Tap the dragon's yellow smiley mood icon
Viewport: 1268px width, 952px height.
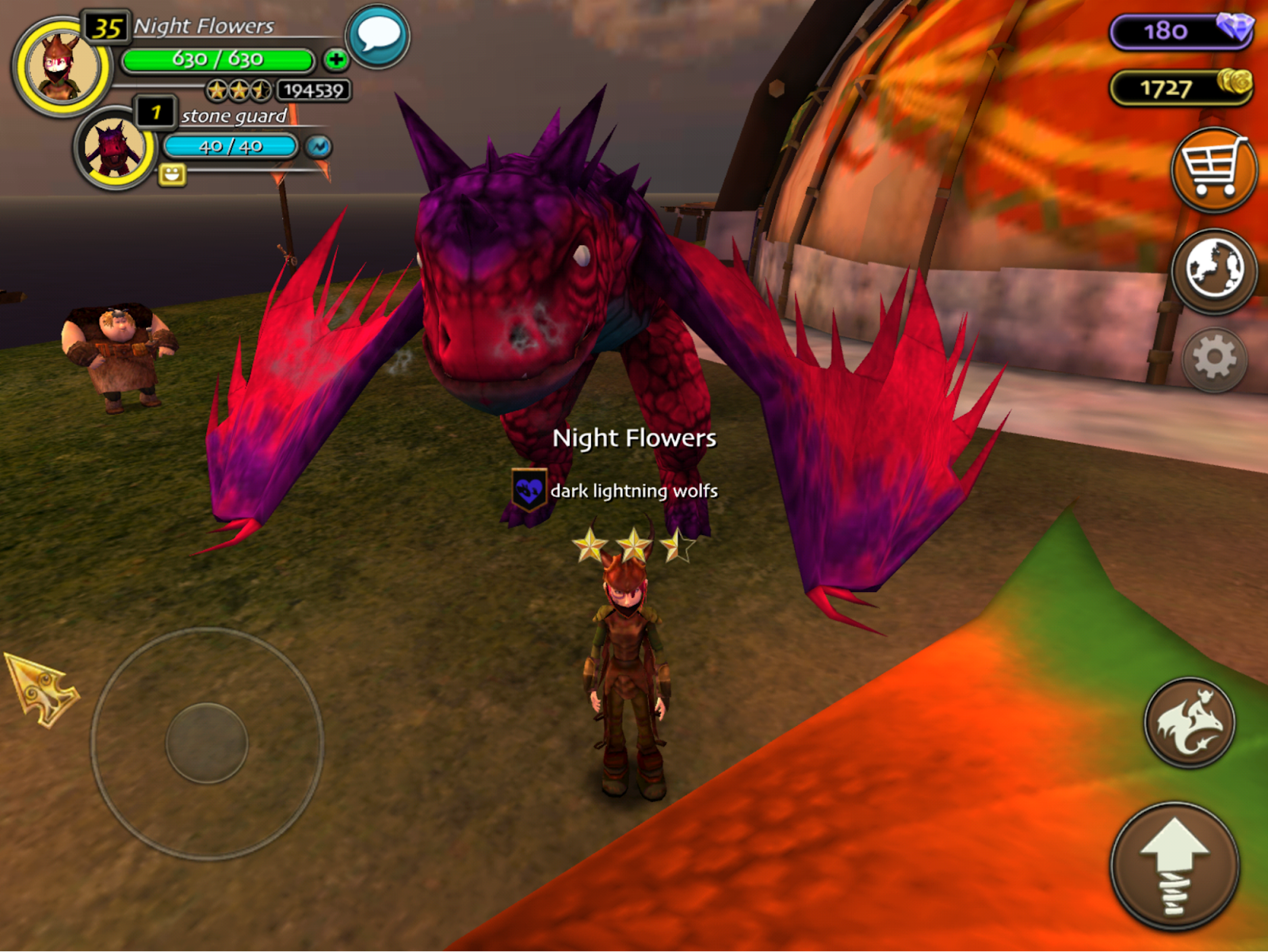pyautogui.click(x=172, y=174)
